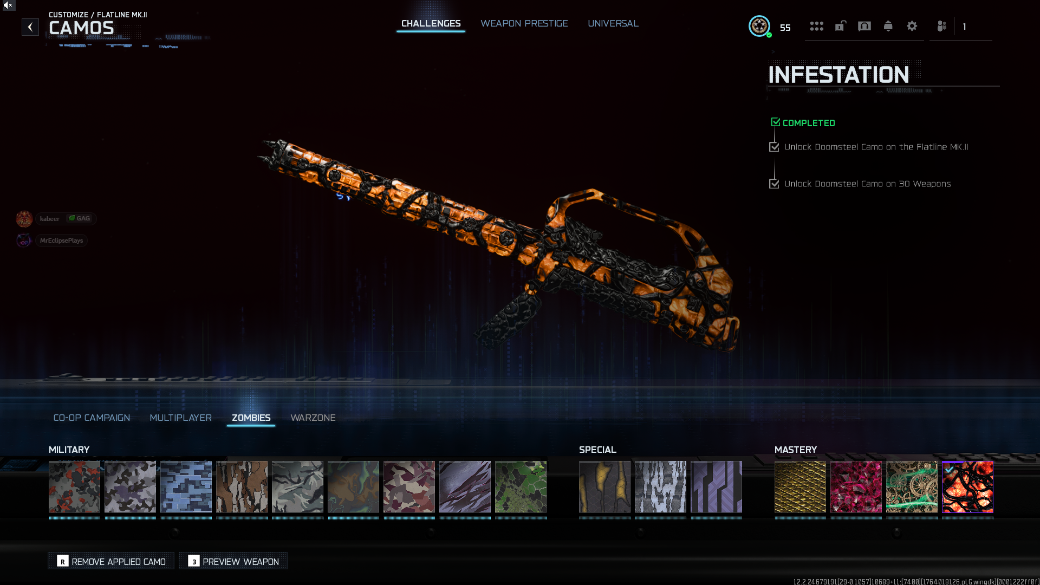Switch to the Weapon Prestige tab
1040x585 pixels.
524,23
